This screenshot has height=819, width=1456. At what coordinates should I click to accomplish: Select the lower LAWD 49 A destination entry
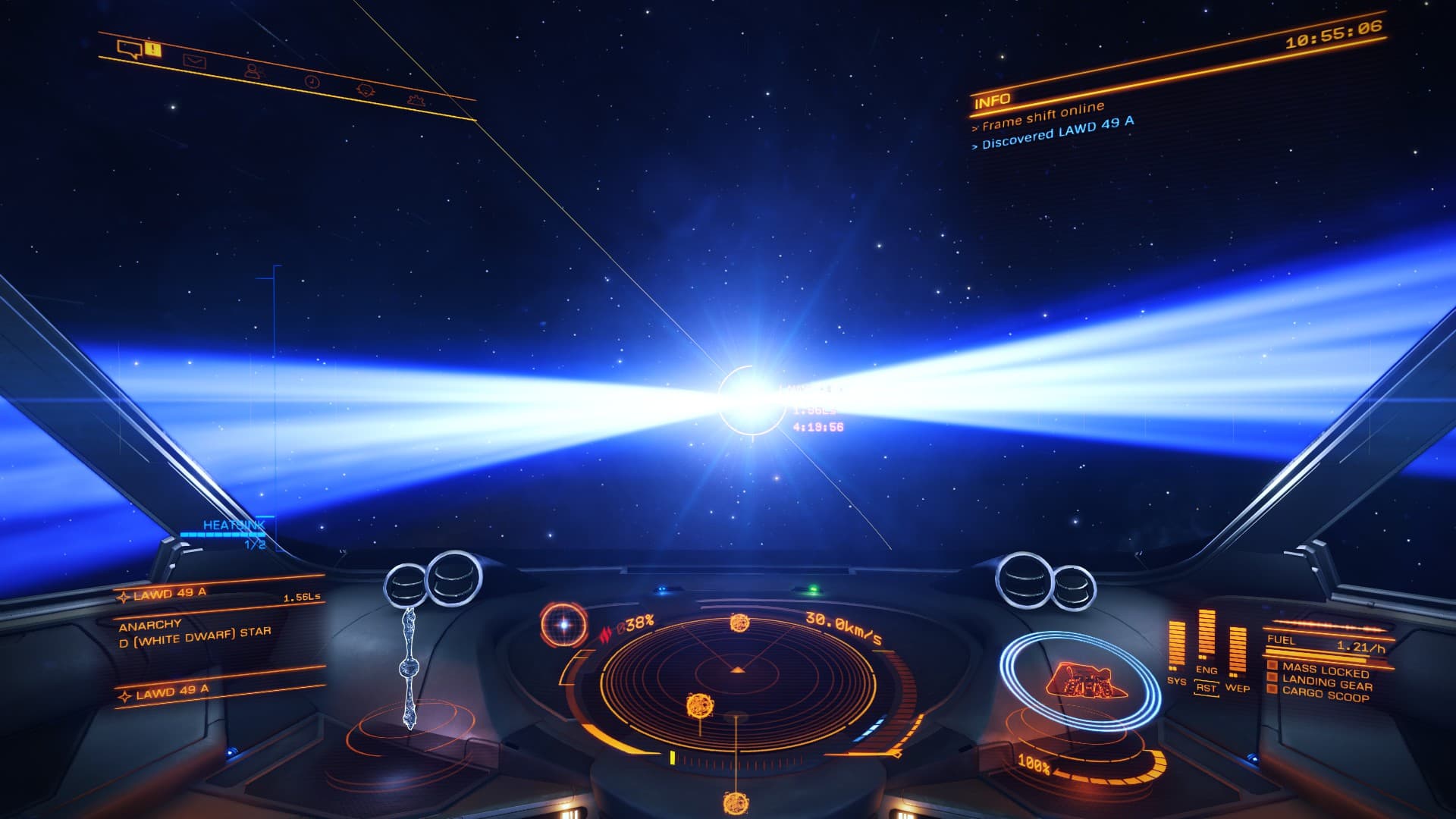(173, 692)
